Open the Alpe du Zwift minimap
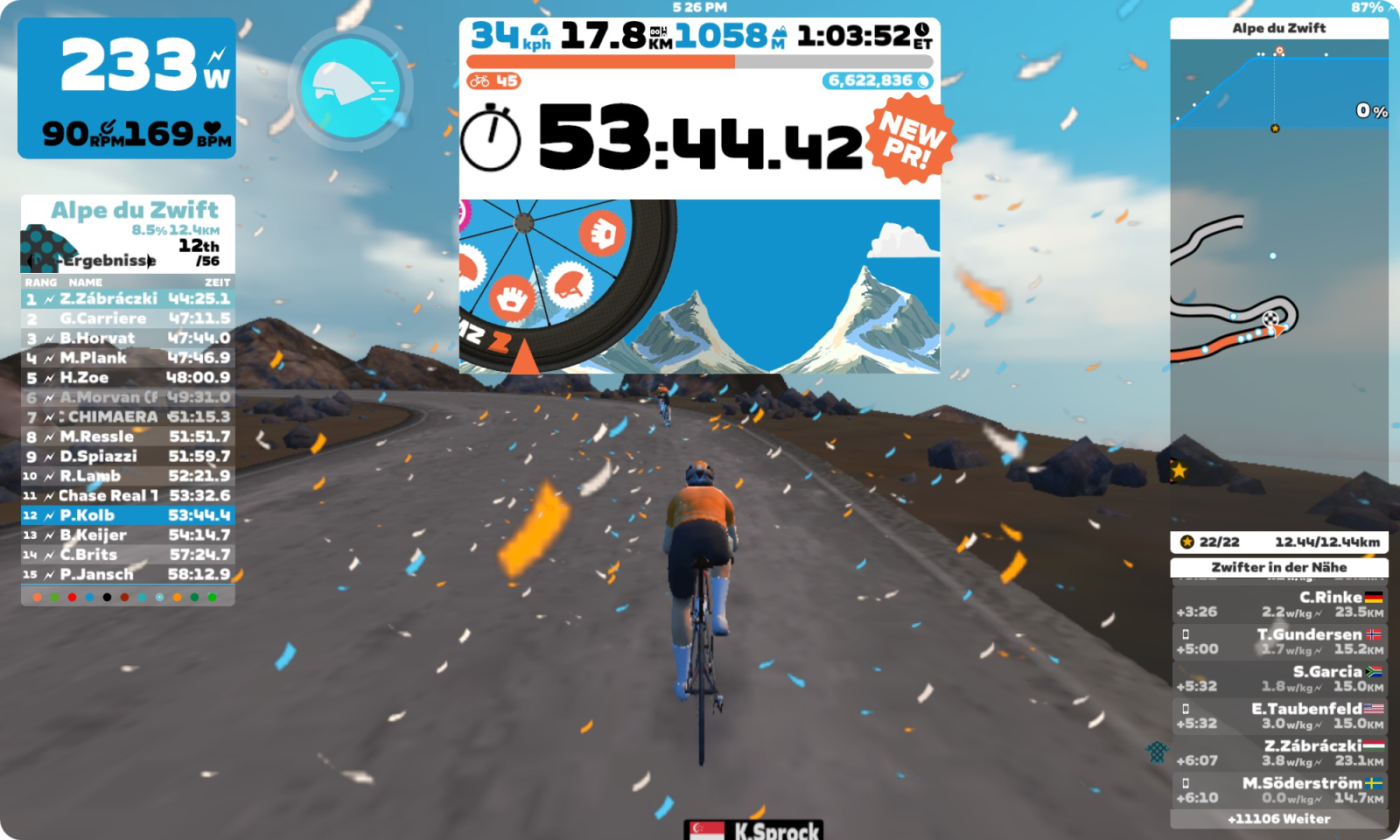This screenshot has width=1400, height=840. point(1277,332)
